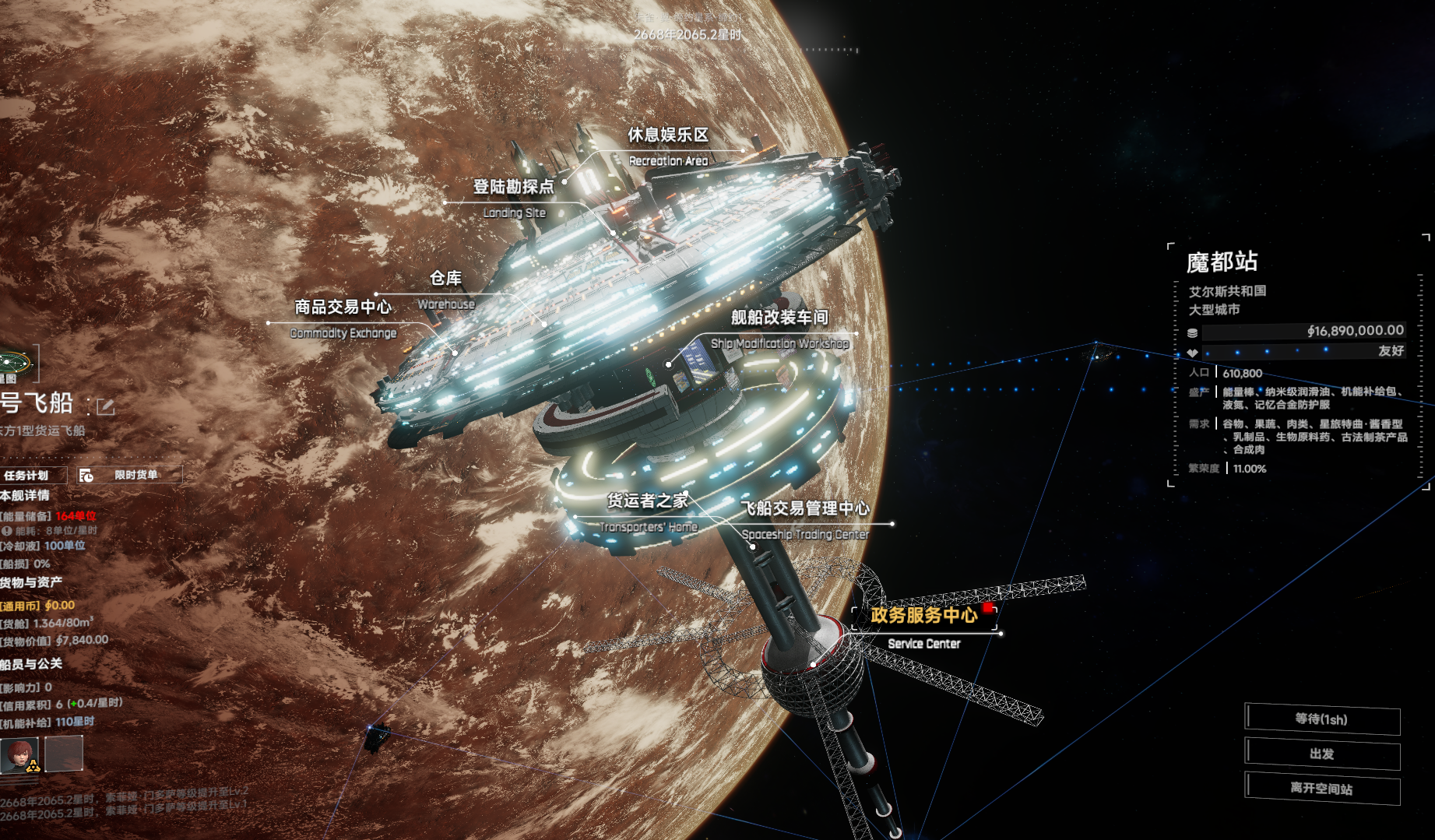Open the star map icon
The image size is (1435, 840).
click(x=14, y=364)
